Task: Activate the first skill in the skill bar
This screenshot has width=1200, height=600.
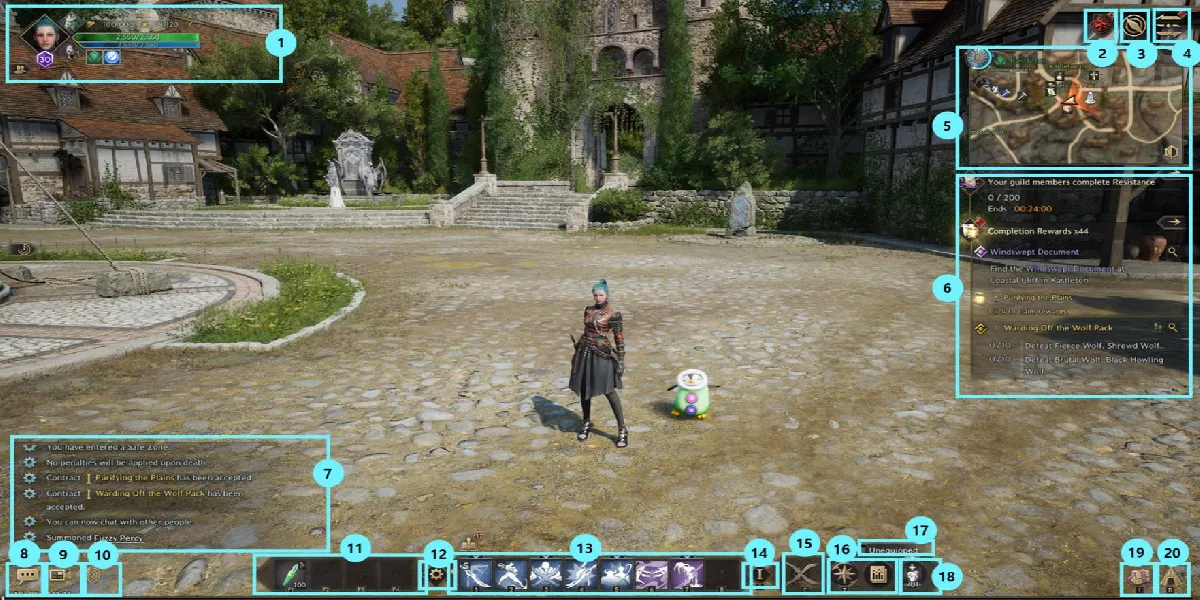Action: pos(475,575)
